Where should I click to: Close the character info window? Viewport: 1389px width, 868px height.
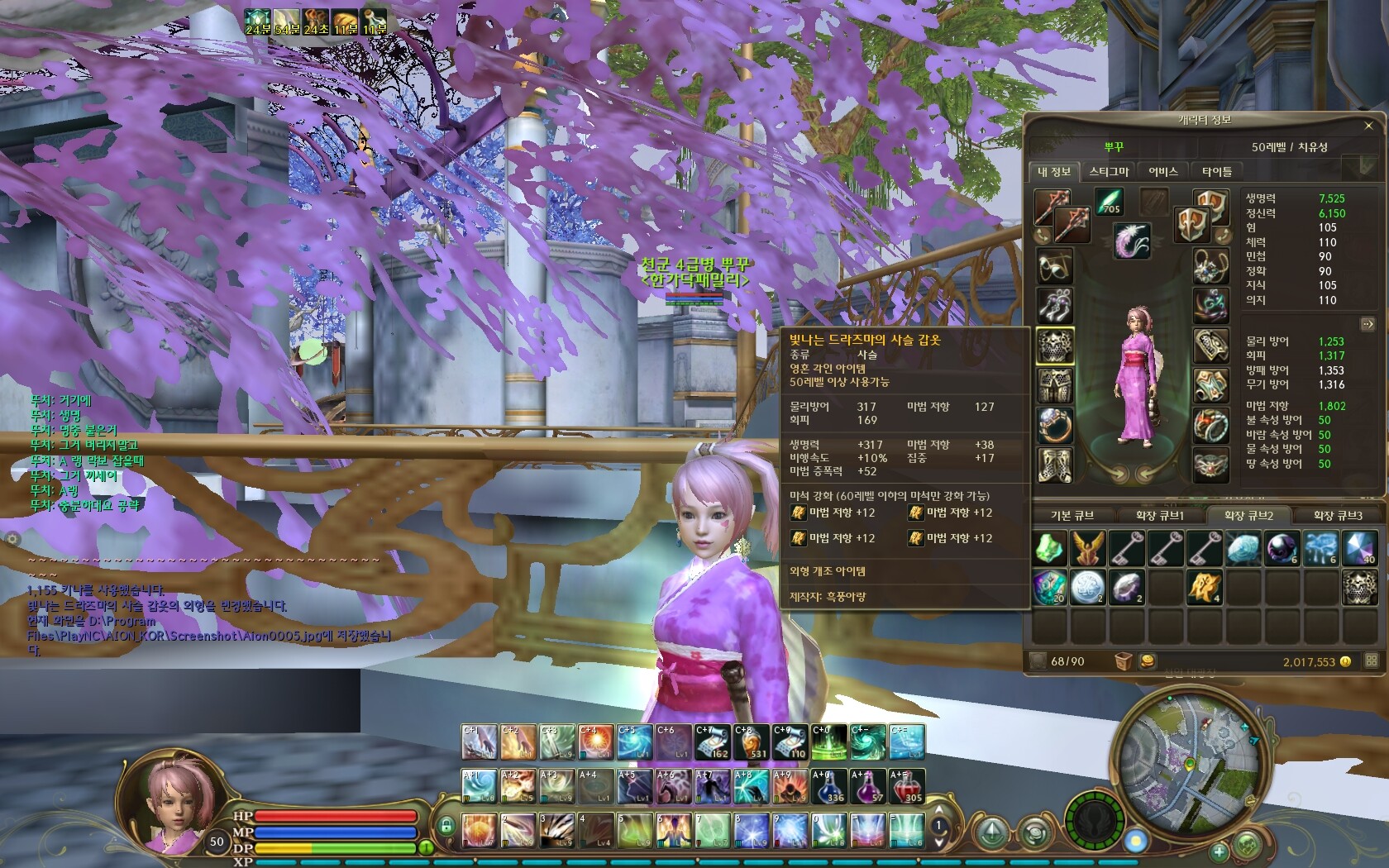tap(1368, 126)
